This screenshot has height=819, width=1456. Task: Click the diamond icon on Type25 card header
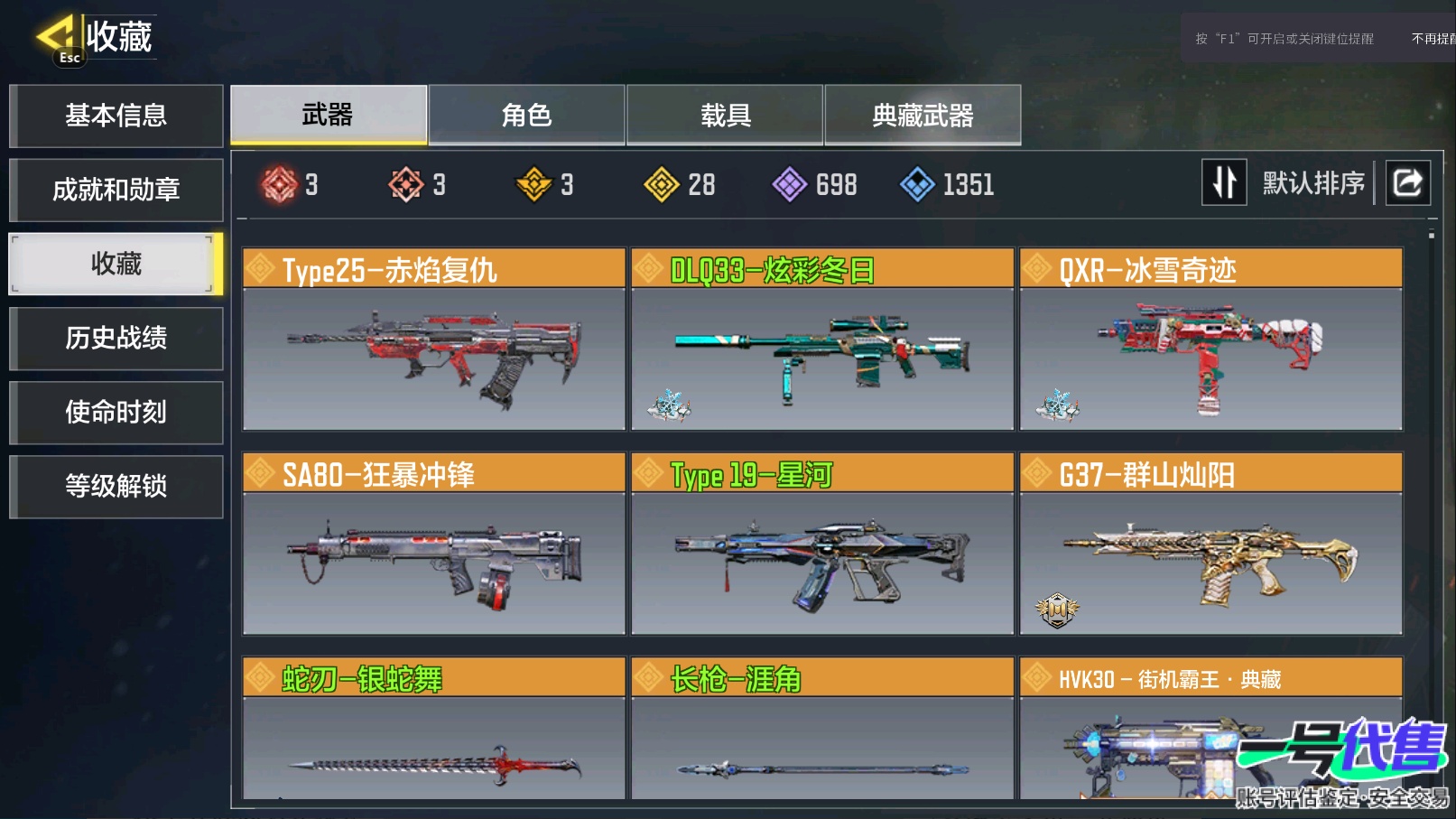click(260, 267)
